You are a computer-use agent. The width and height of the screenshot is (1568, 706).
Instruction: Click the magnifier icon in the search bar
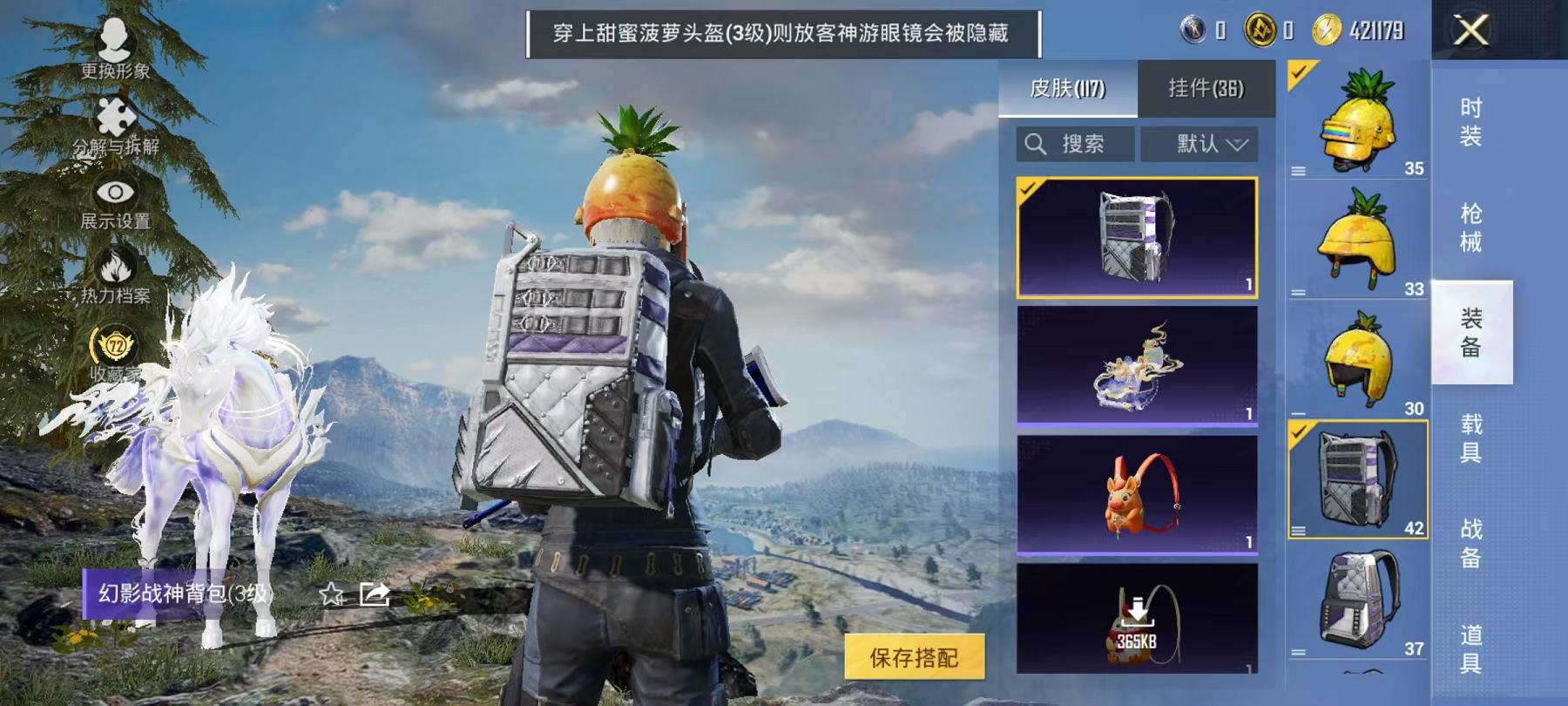(1037, 145)
